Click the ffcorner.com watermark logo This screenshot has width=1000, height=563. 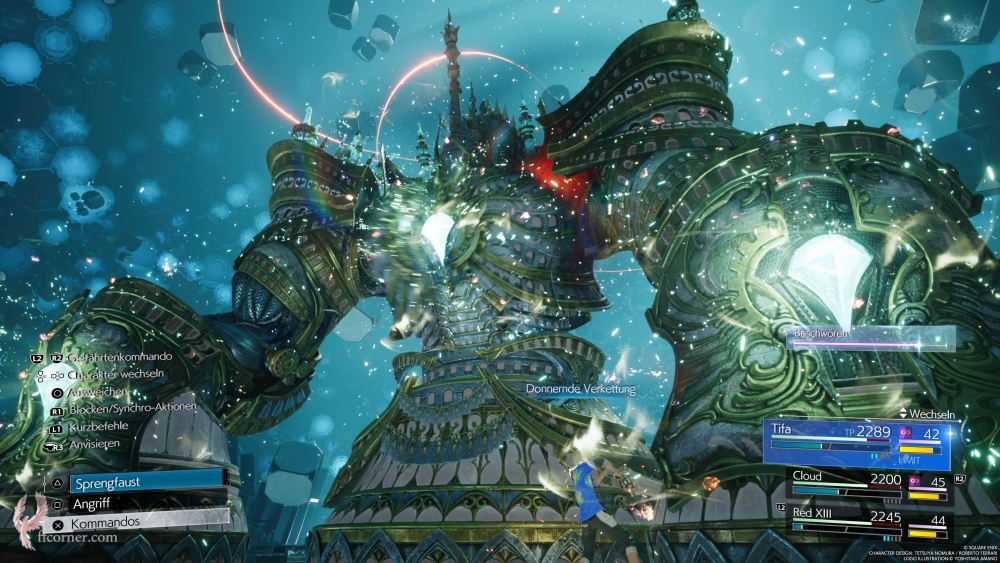(x=60, y=524)
